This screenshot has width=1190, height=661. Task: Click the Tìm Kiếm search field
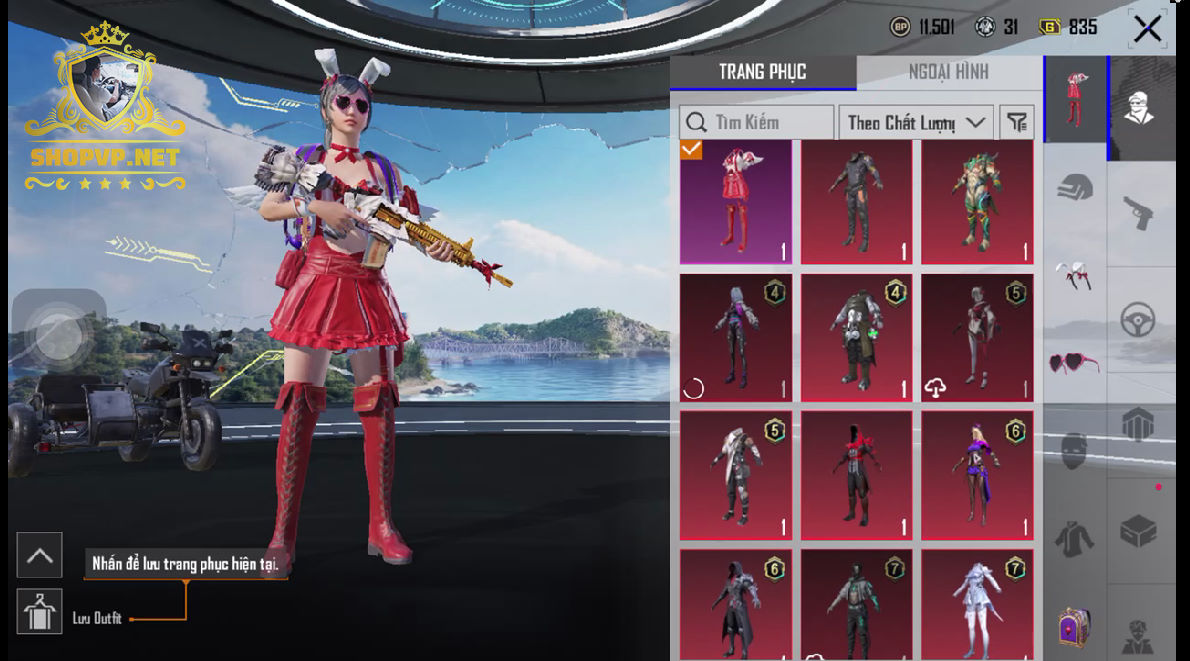click(x=757, y=122)
